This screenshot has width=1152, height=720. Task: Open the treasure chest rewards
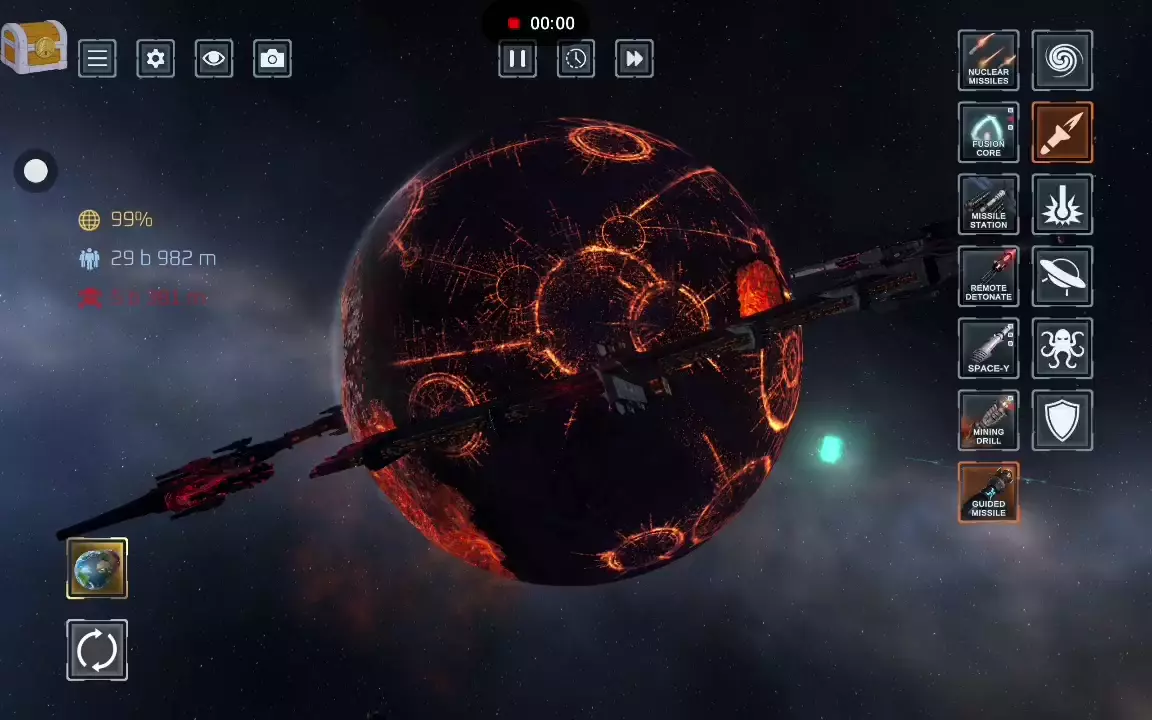pyautogui.click(x=34, y=47)
